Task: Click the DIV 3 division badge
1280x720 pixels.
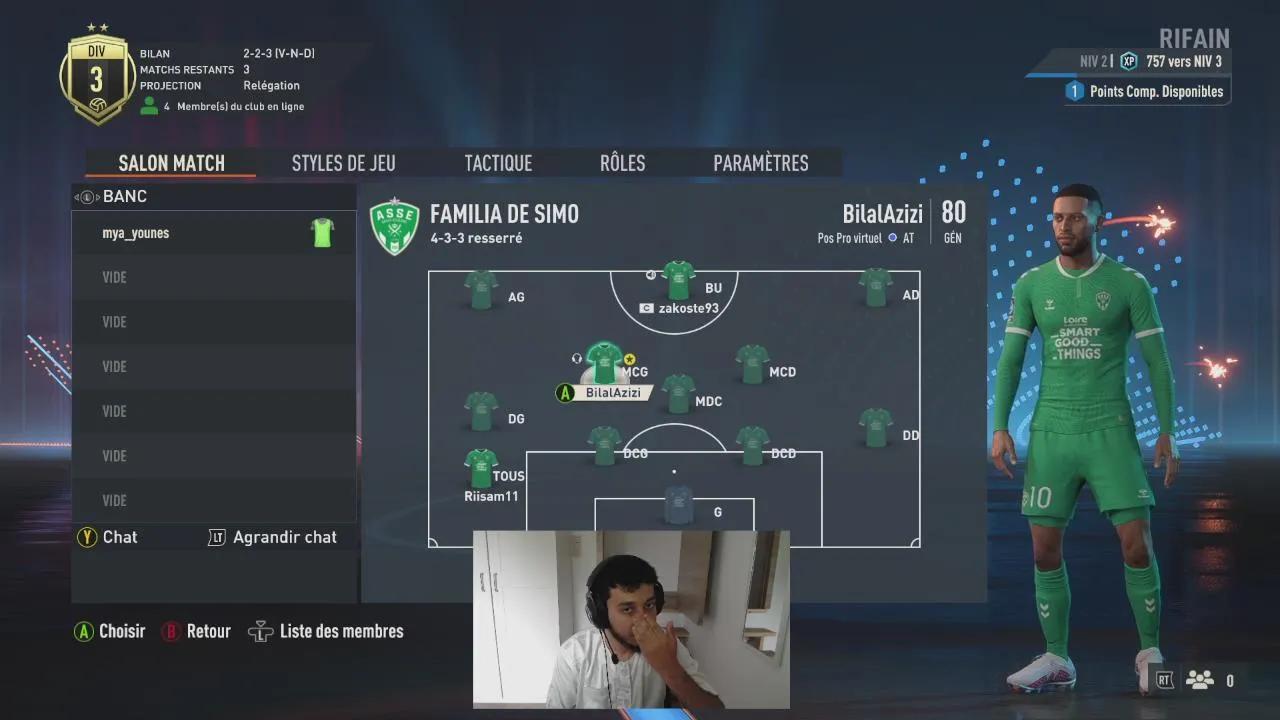Action: coord(97,75)
